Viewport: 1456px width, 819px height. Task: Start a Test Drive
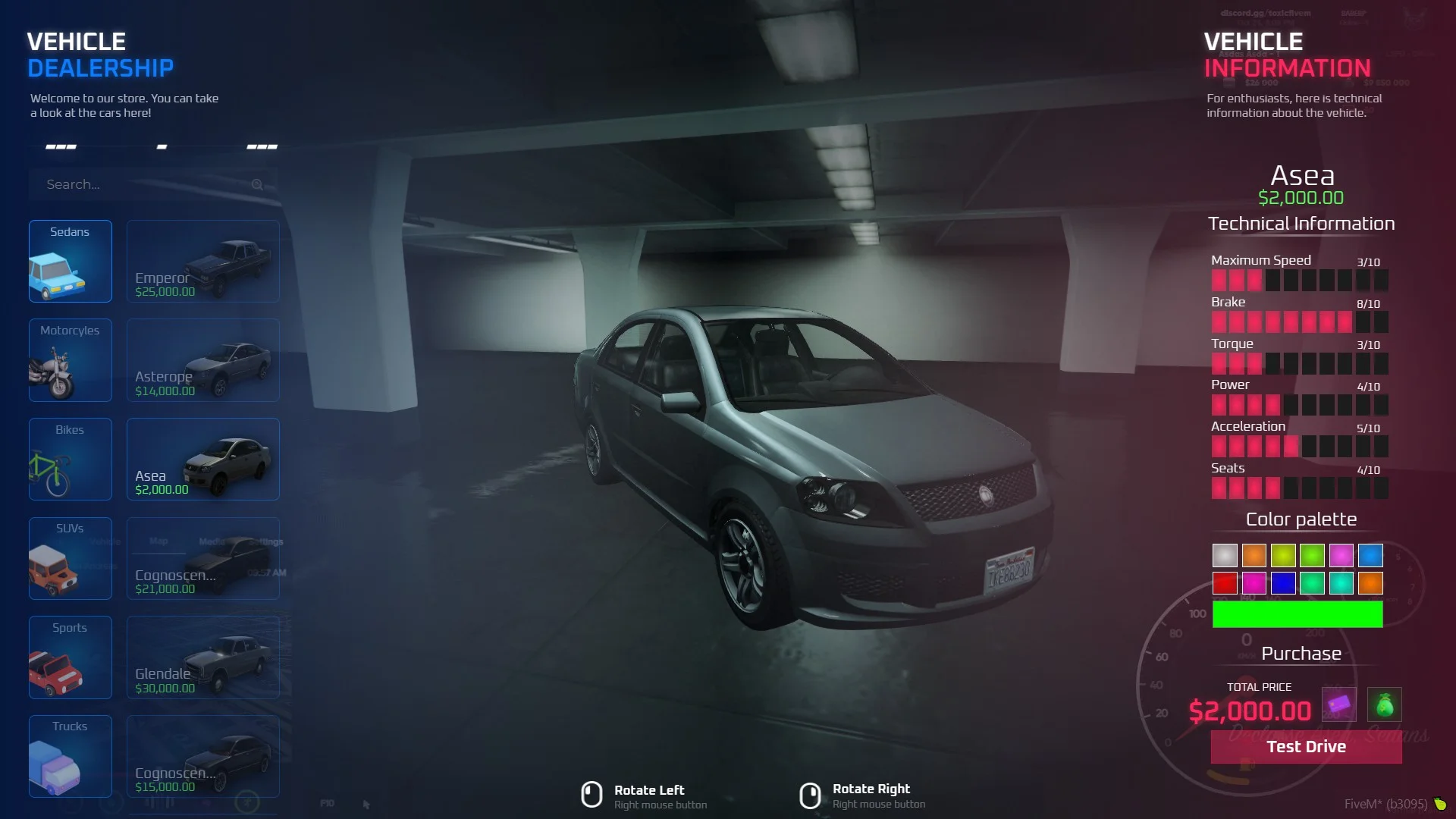point(1306,747)
